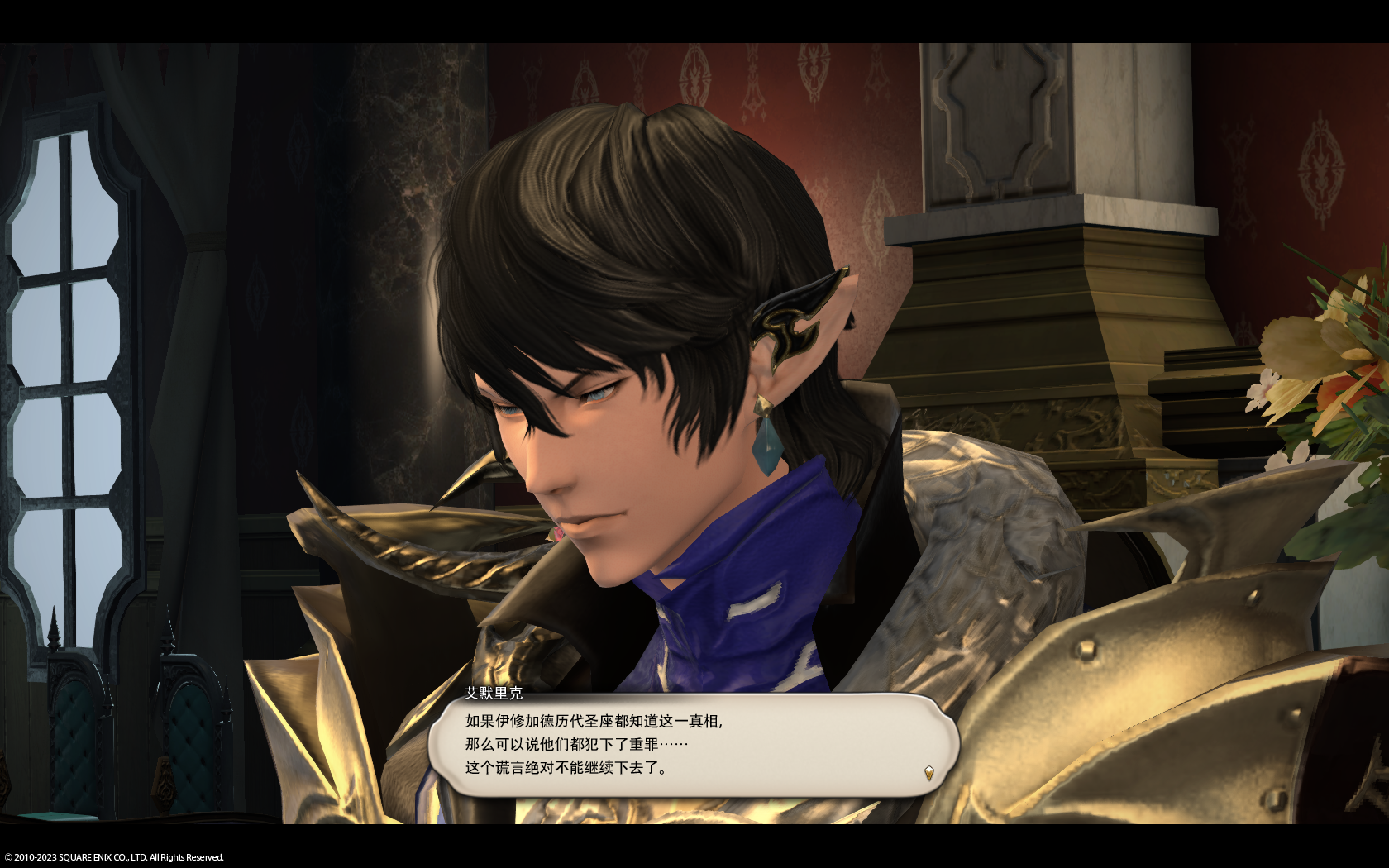1389x868 pixels.
Task: Advance Aymeric's dialogue speech bubble
Action: (691, 745)
